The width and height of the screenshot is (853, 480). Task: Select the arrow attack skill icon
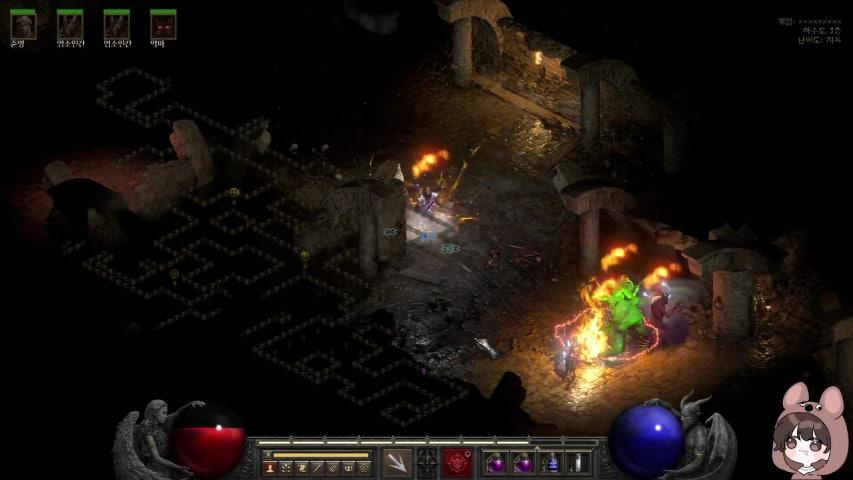397,463
